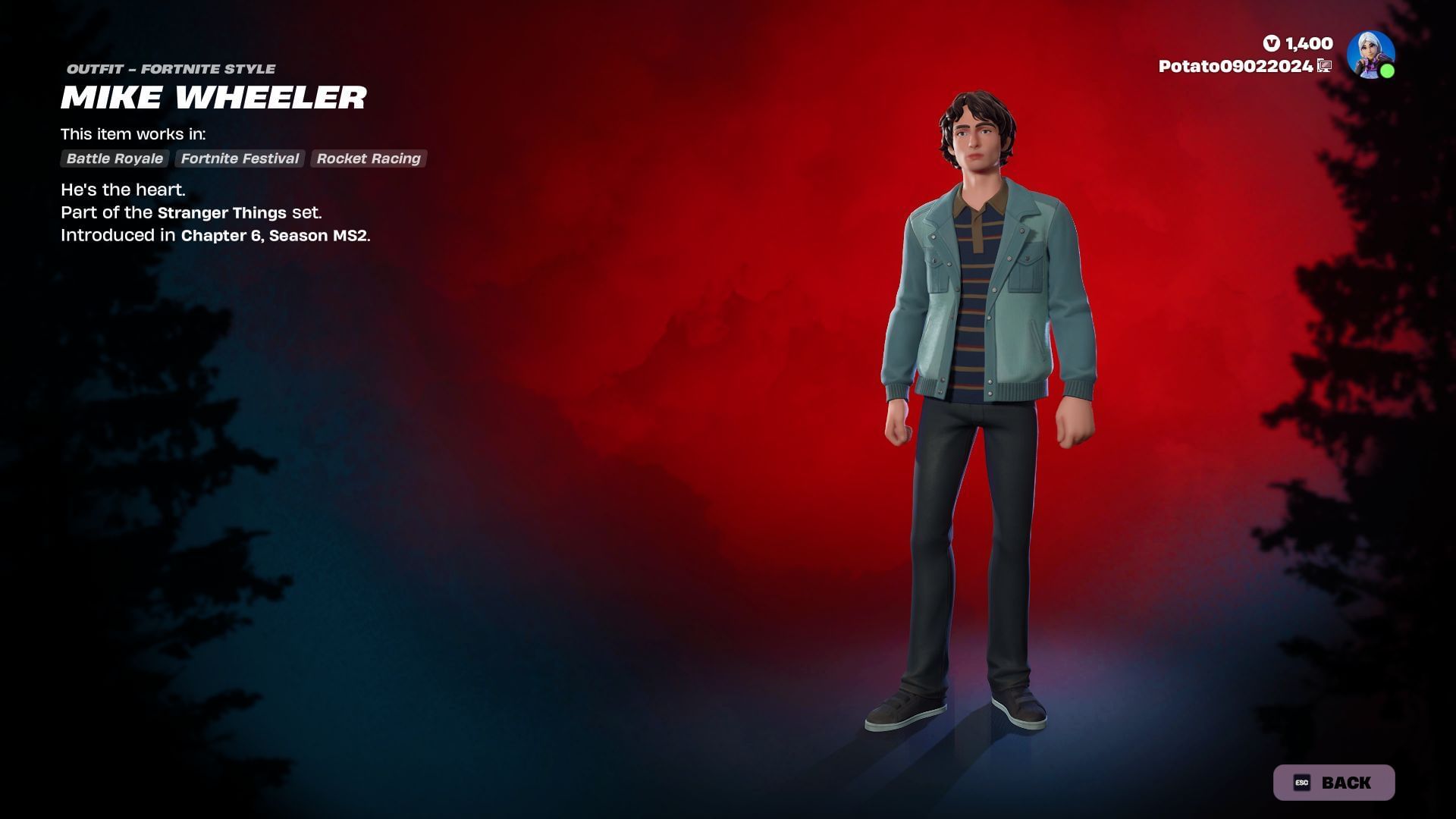
Task: Open Chapter 6, Season MS2 details
Action: (x=275, y=236)
